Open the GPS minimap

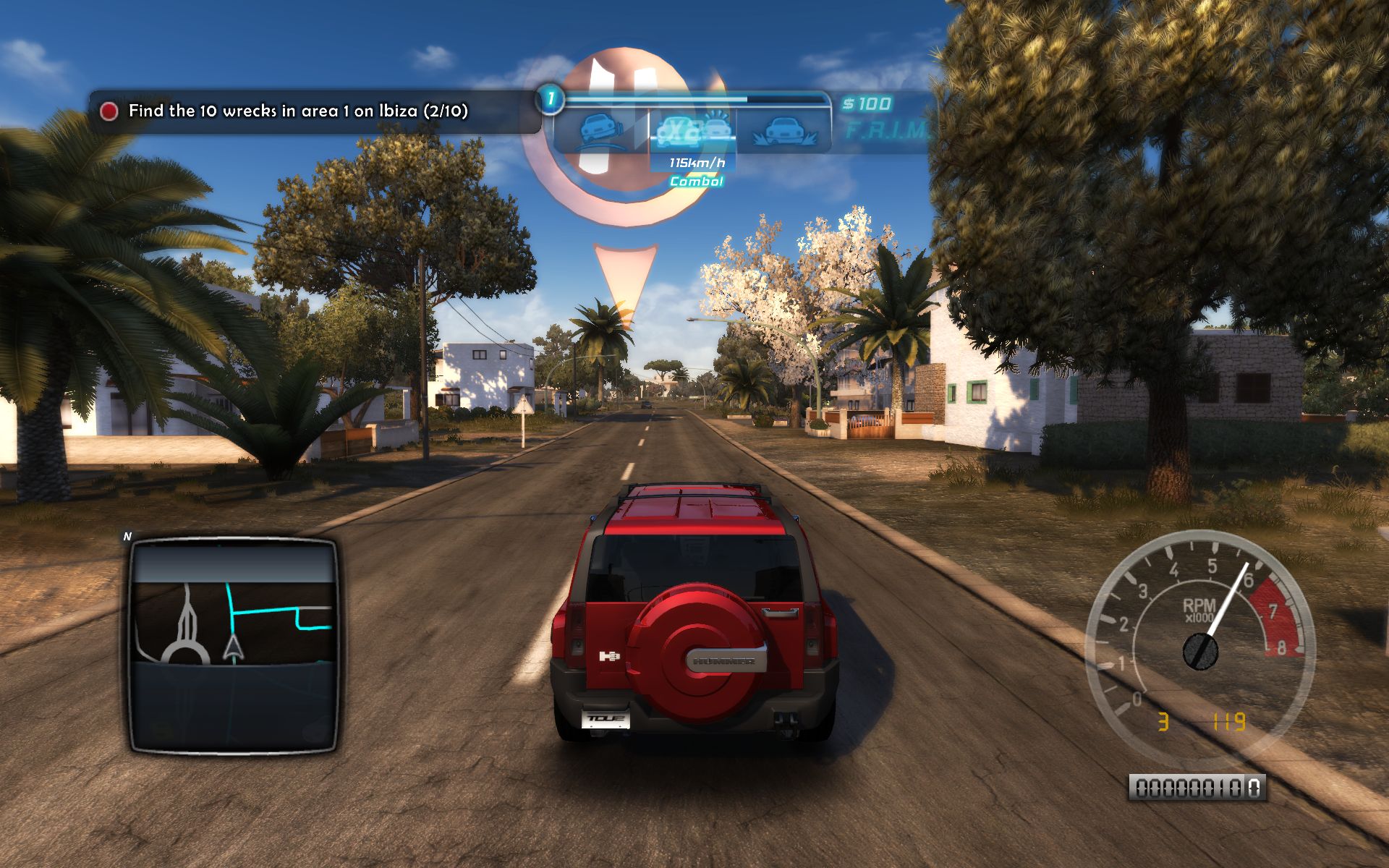tap(233, 645)
